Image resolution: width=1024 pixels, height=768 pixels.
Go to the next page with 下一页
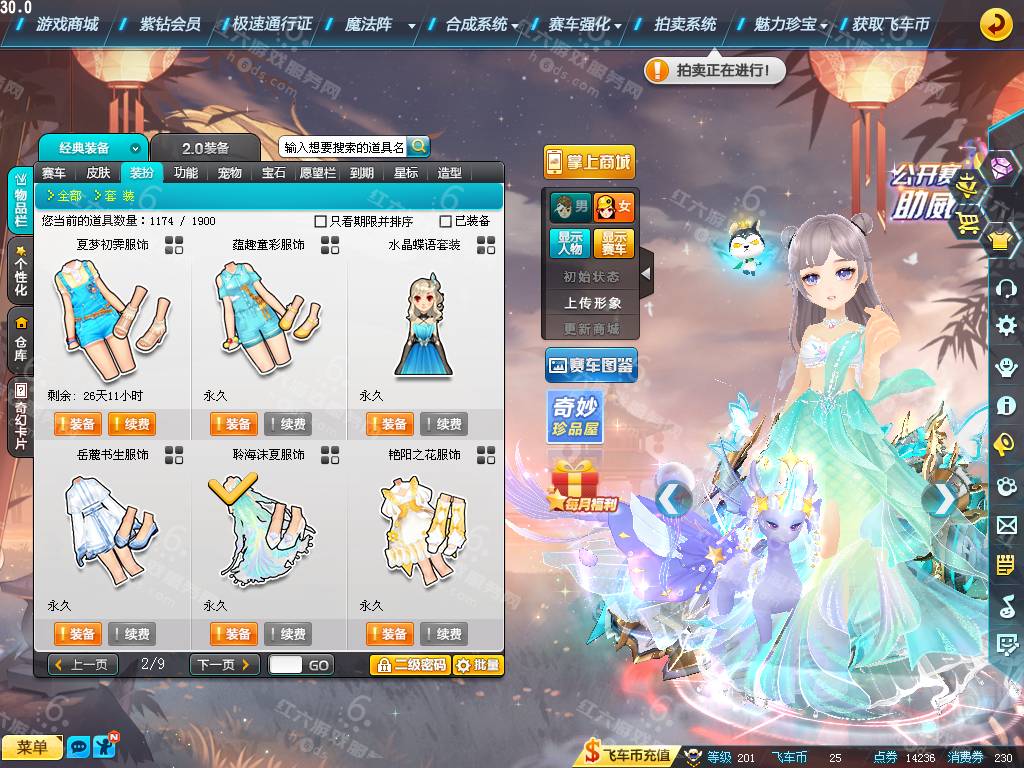pyautogui.click(x=225, y=665)
